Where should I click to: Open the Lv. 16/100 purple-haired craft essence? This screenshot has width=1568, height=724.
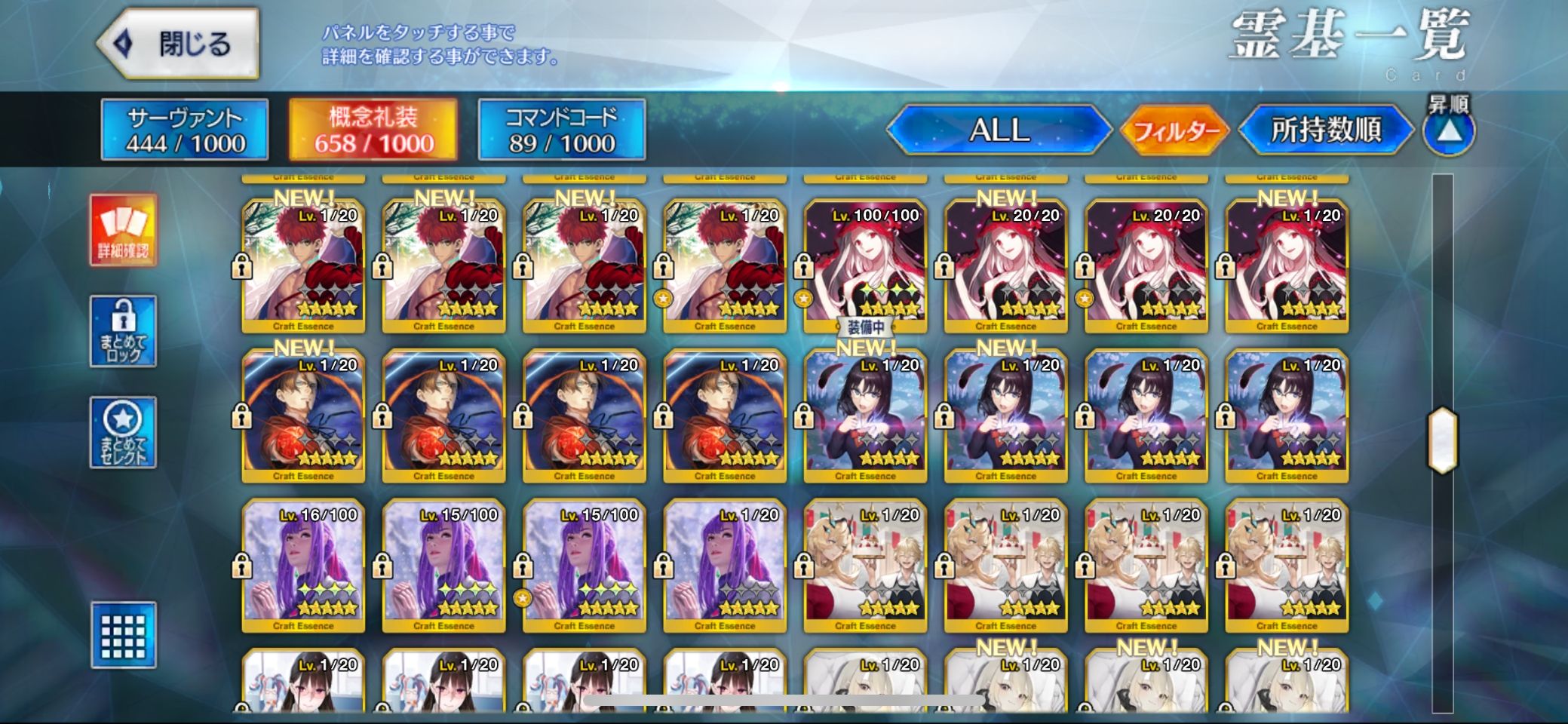303,566
